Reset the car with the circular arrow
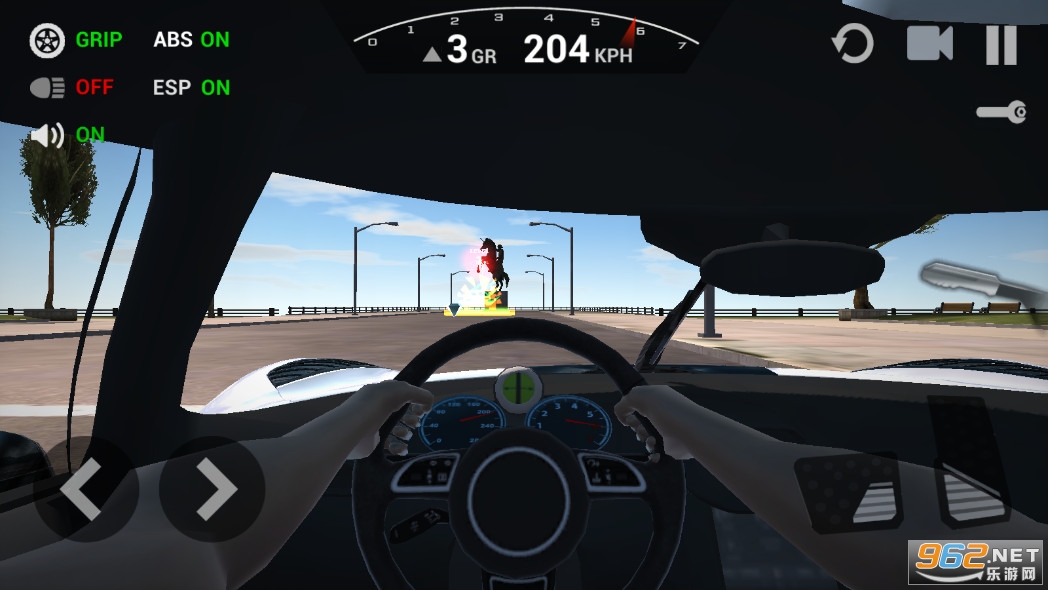The width and height of the screenshot is (1048, 590). [853, 44]
